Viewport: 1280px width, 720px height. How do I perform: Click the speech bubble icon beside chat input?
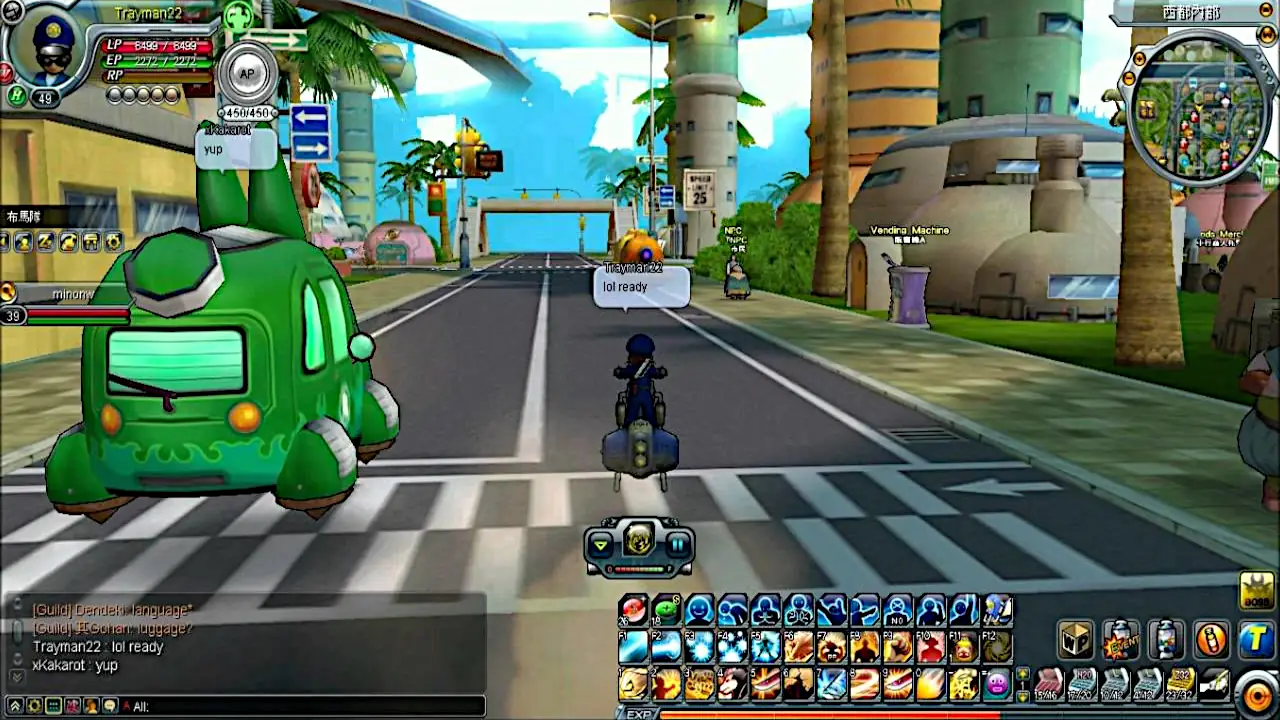coord(110,706)
